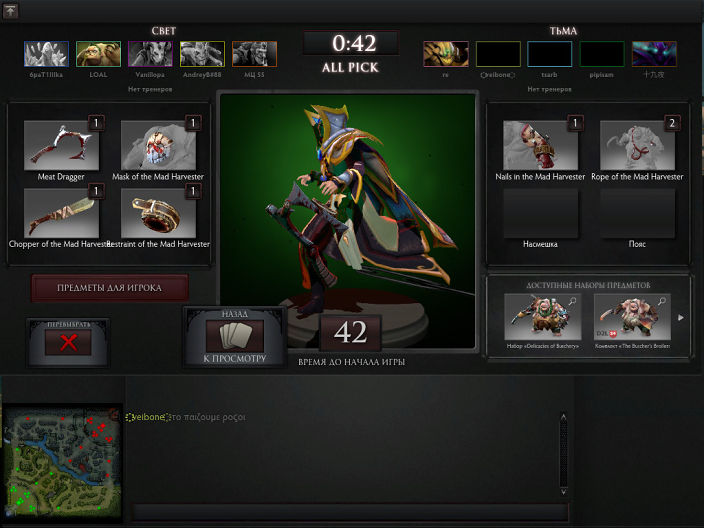The height and width of the screenshot is (528, 704).
Task: Show next item sets with the arrow
Action: point(683,318)
